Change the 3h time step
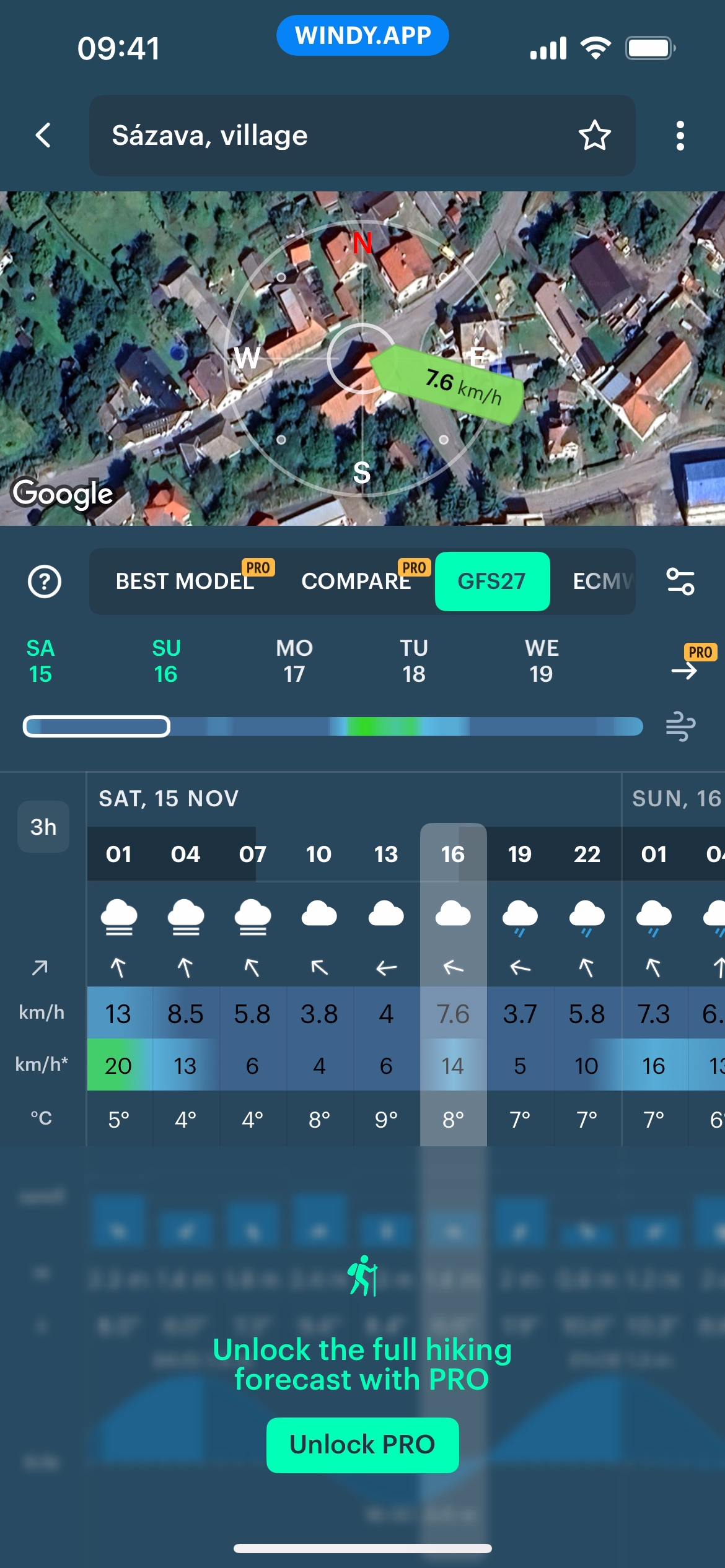This screenshot has width=725, height=1568. (43, 827)
